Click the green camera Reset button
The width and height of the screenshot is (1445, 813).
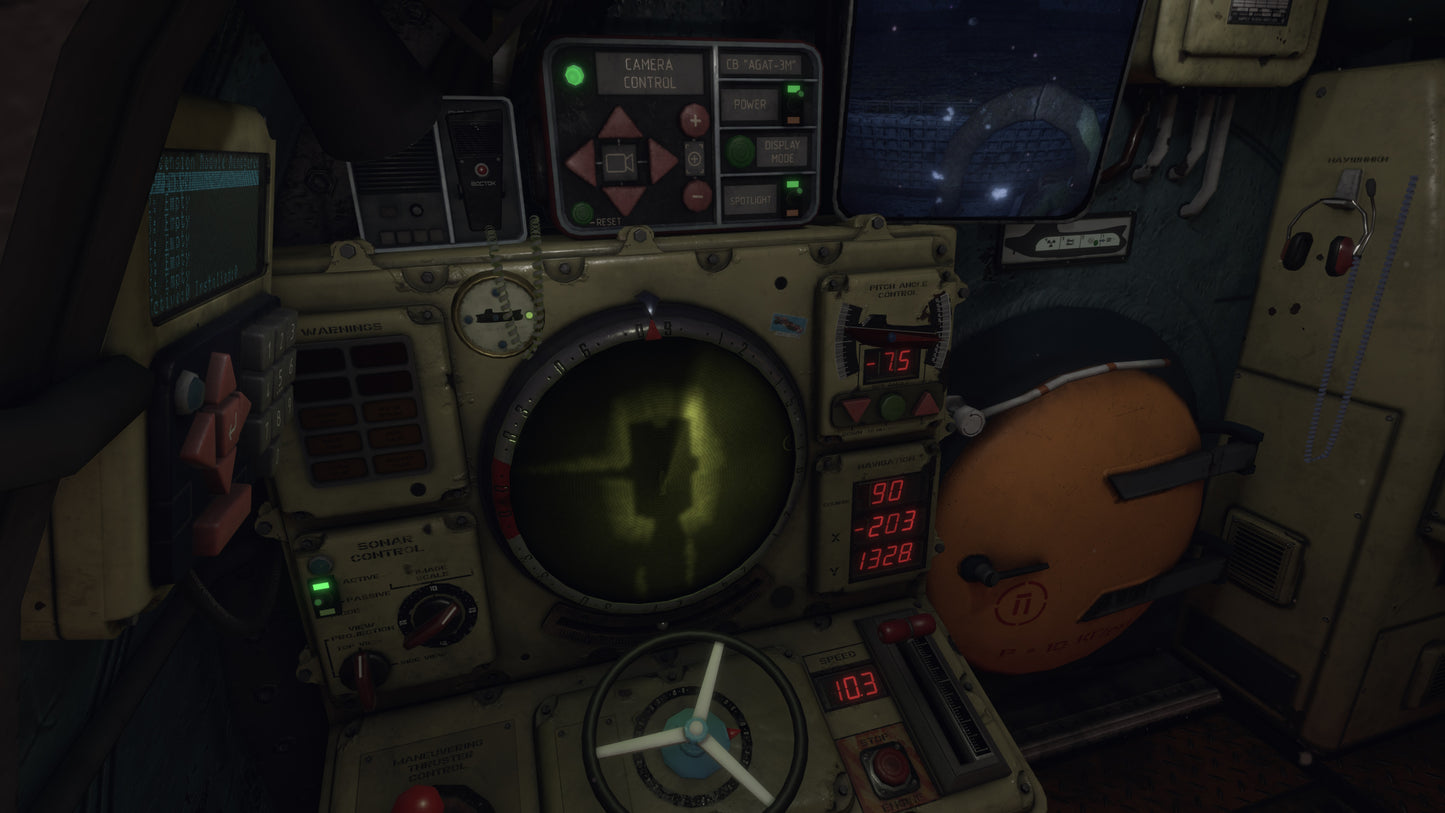tap(582, 212)
